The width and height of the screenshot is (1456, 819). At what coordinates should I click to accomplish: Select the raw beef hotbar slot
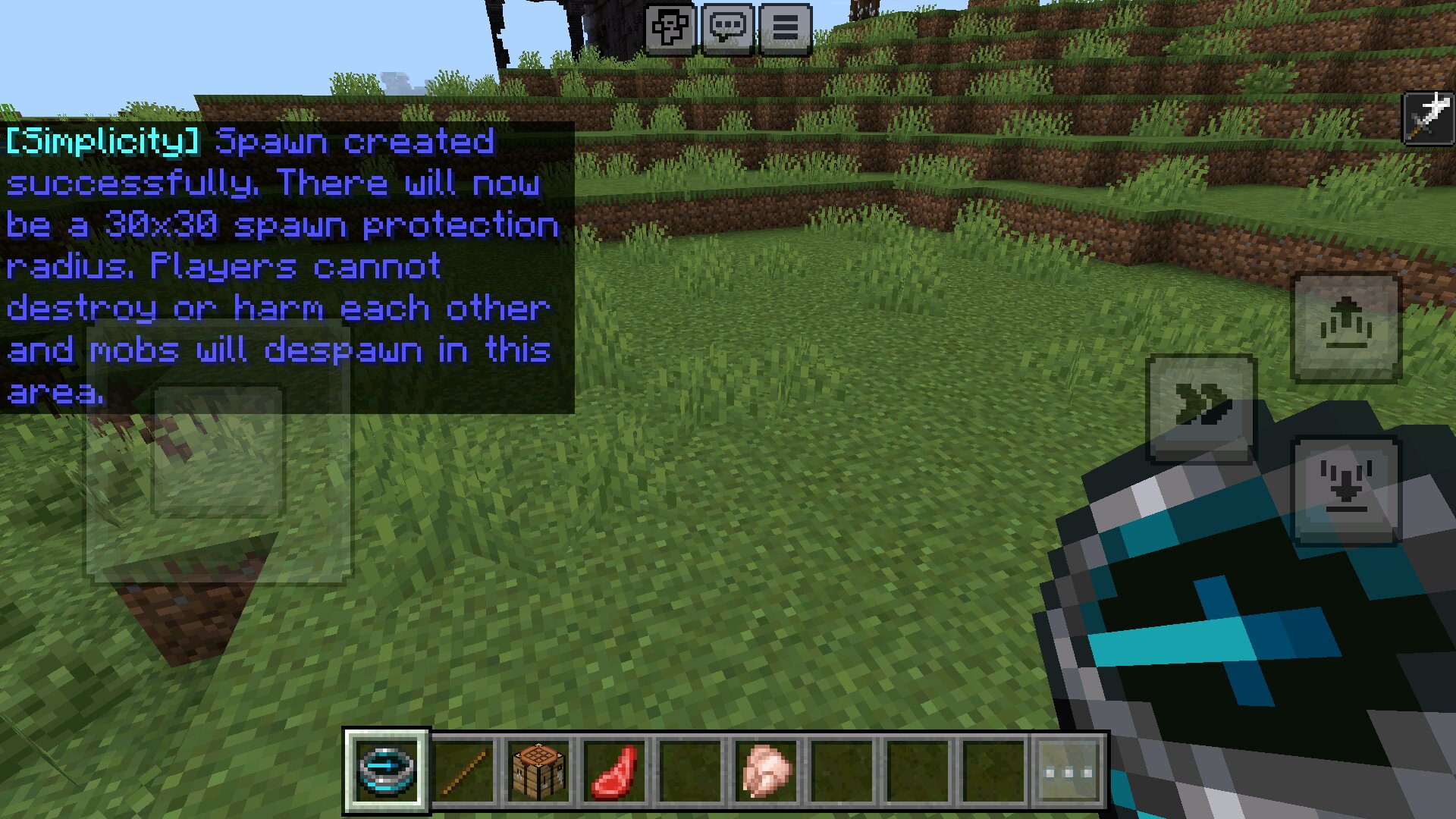[615, 771]
